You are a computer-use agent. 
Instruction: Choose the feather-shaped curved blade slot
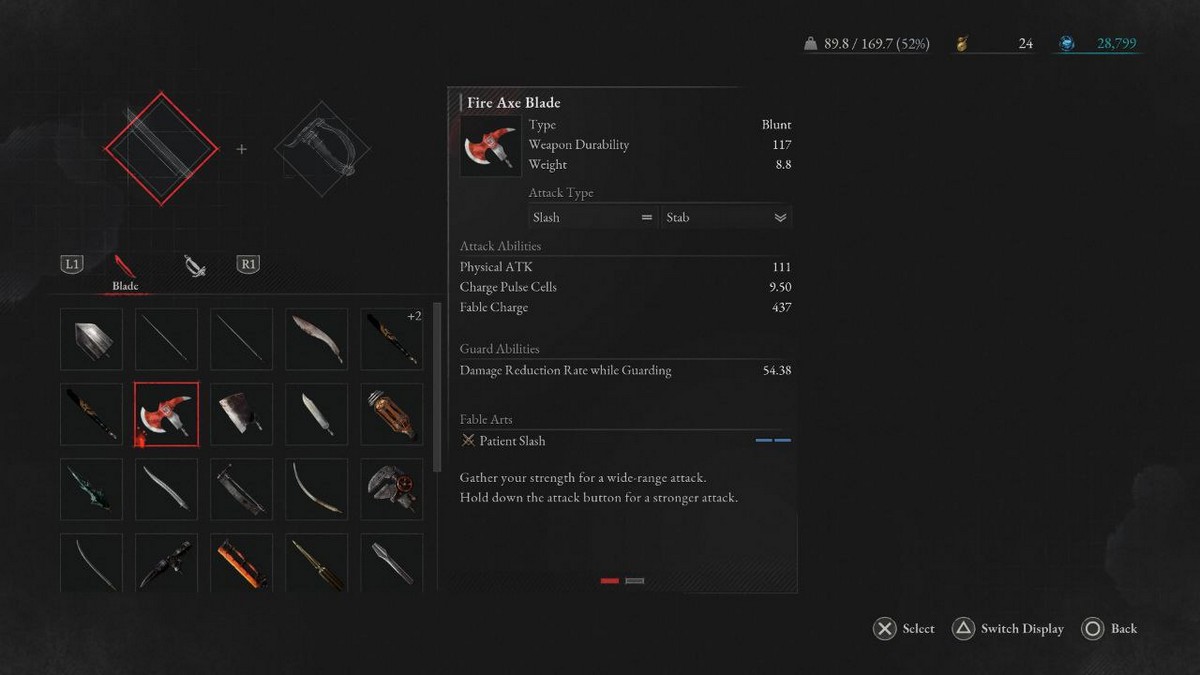click(x=316, y=339)
